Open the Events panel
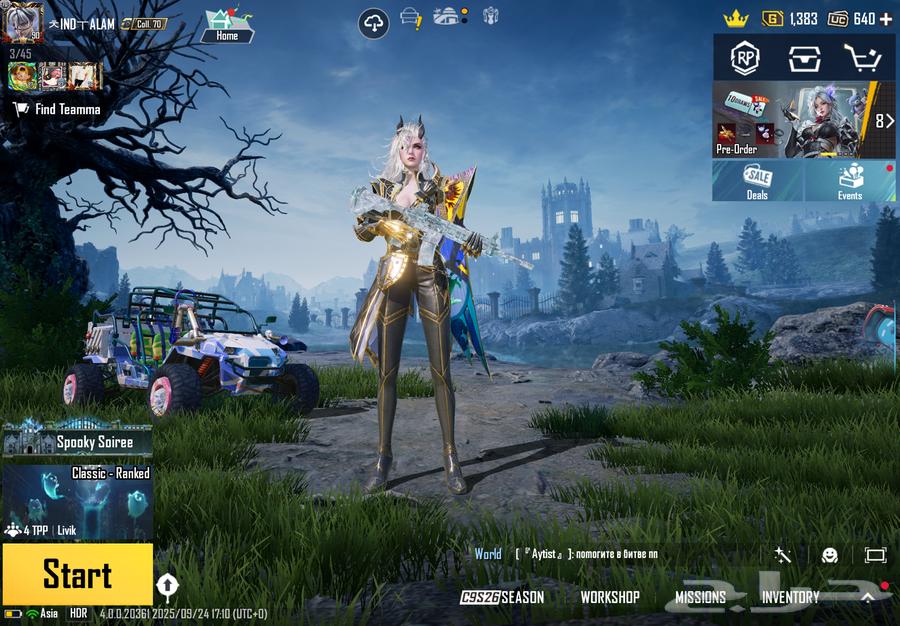 click(850, 181)
